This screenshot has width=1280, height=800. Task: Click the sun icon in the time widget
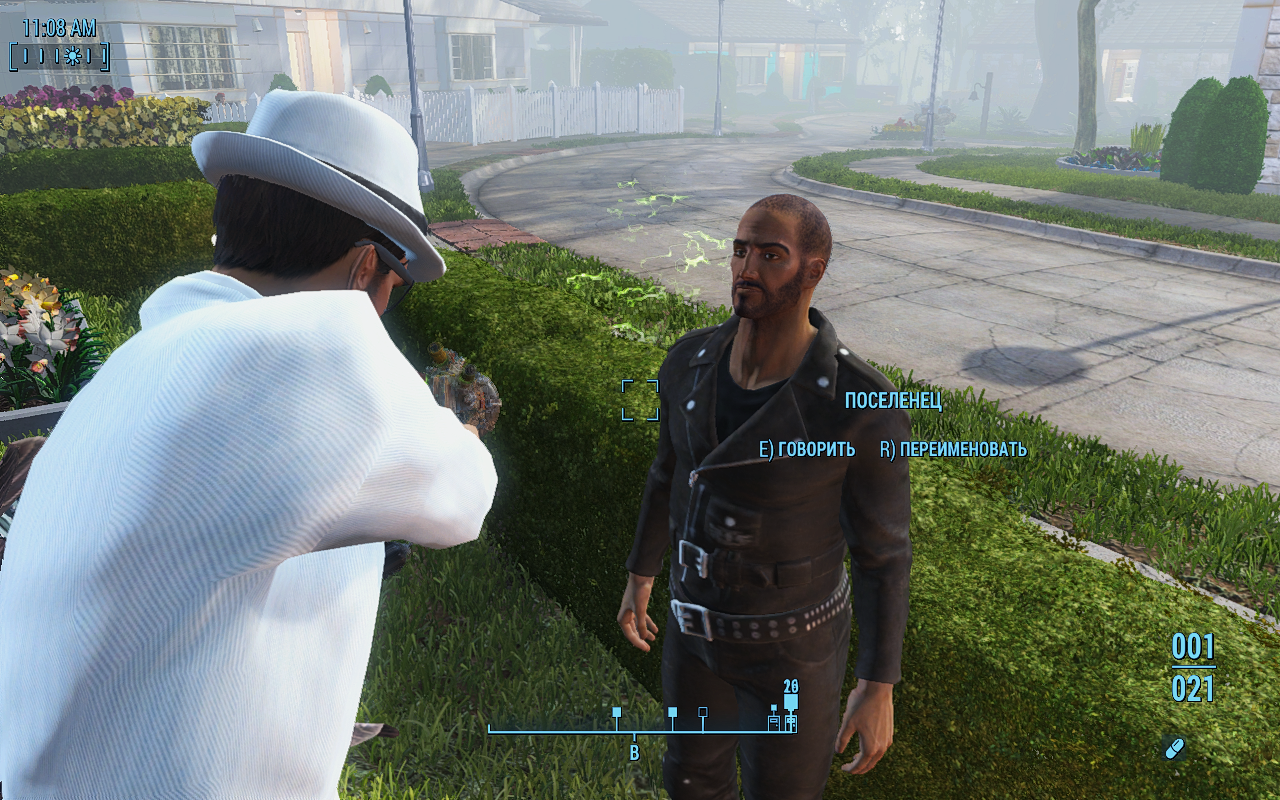(72, 56)
